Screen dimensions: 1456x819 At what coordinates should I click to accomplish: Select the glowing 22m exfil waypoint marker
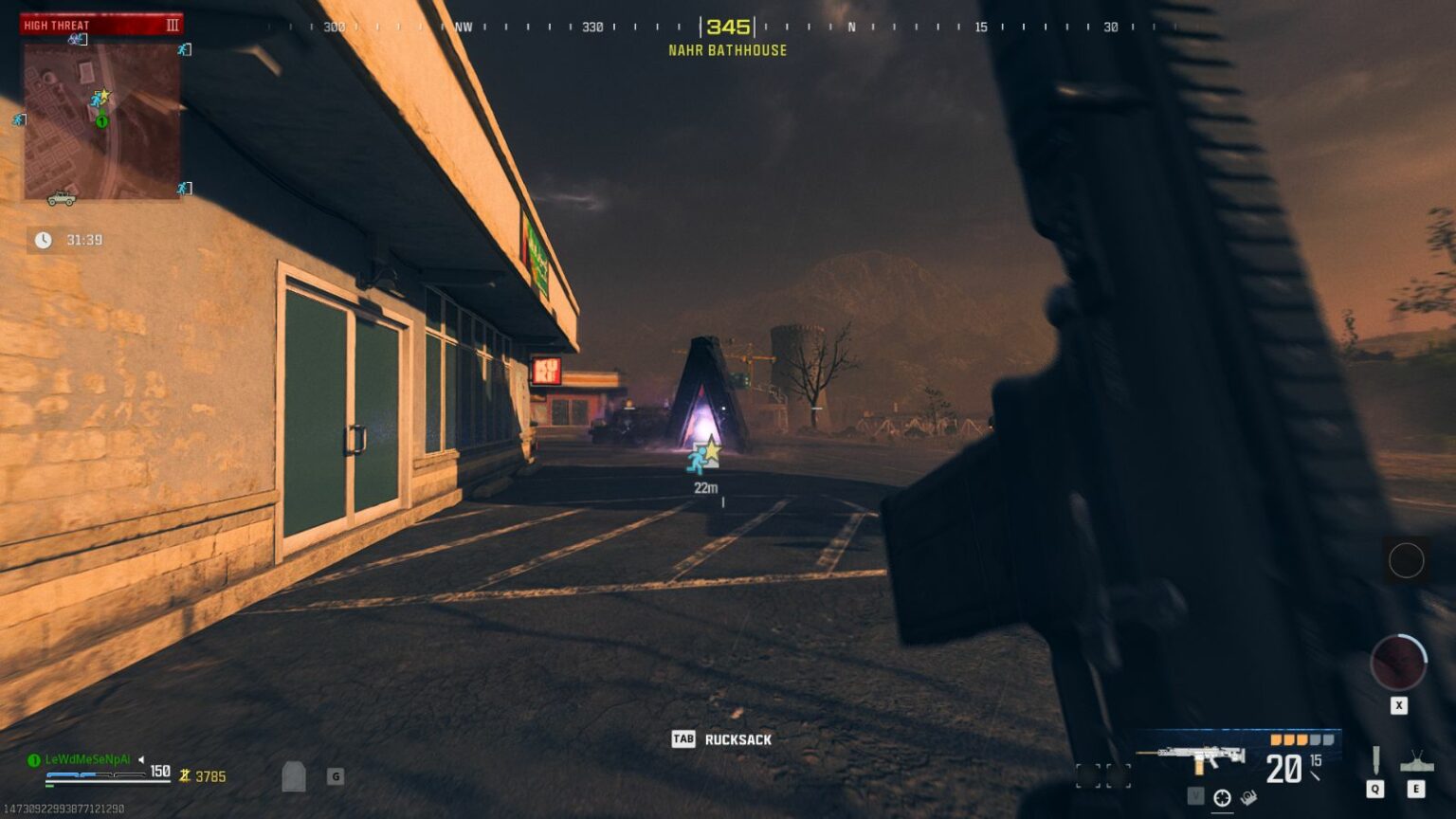click(x=705, y=453)
